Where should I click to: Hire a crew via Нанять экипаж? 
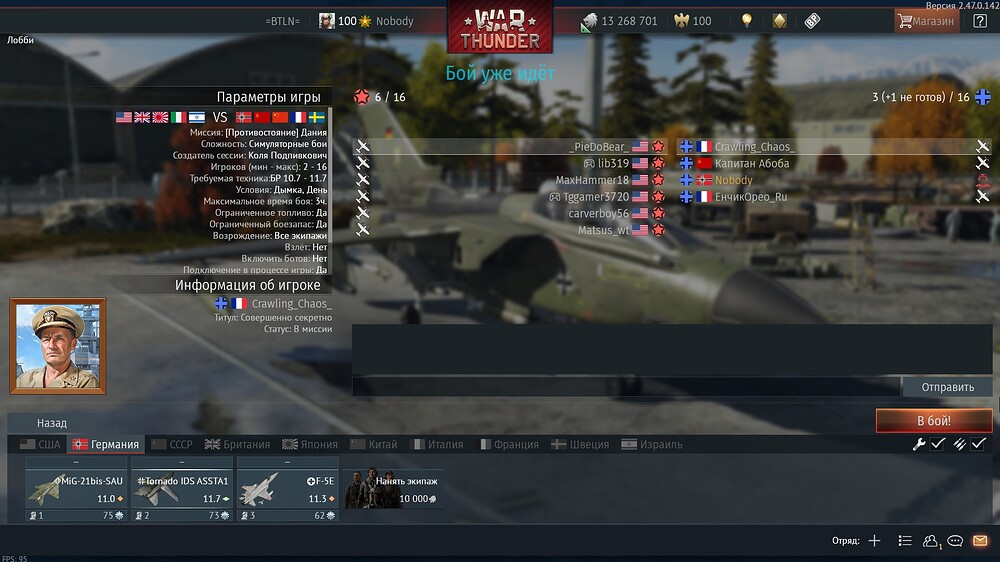click(394, 489)
